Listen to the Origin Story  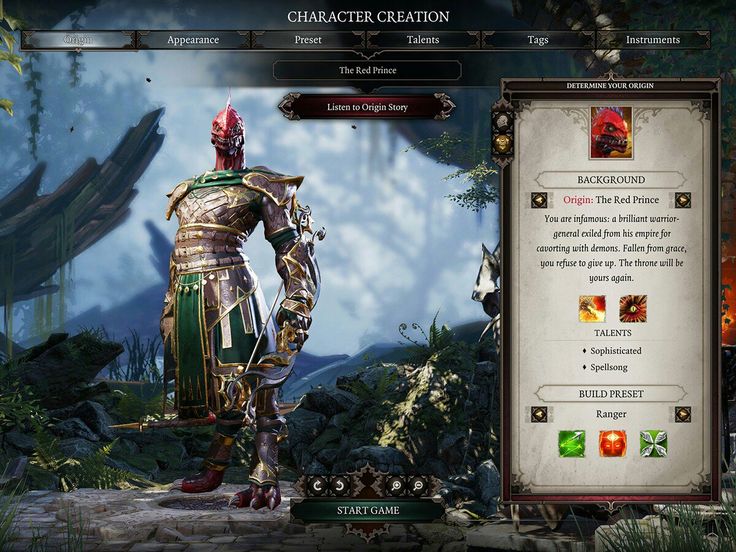tap(367, 106)
